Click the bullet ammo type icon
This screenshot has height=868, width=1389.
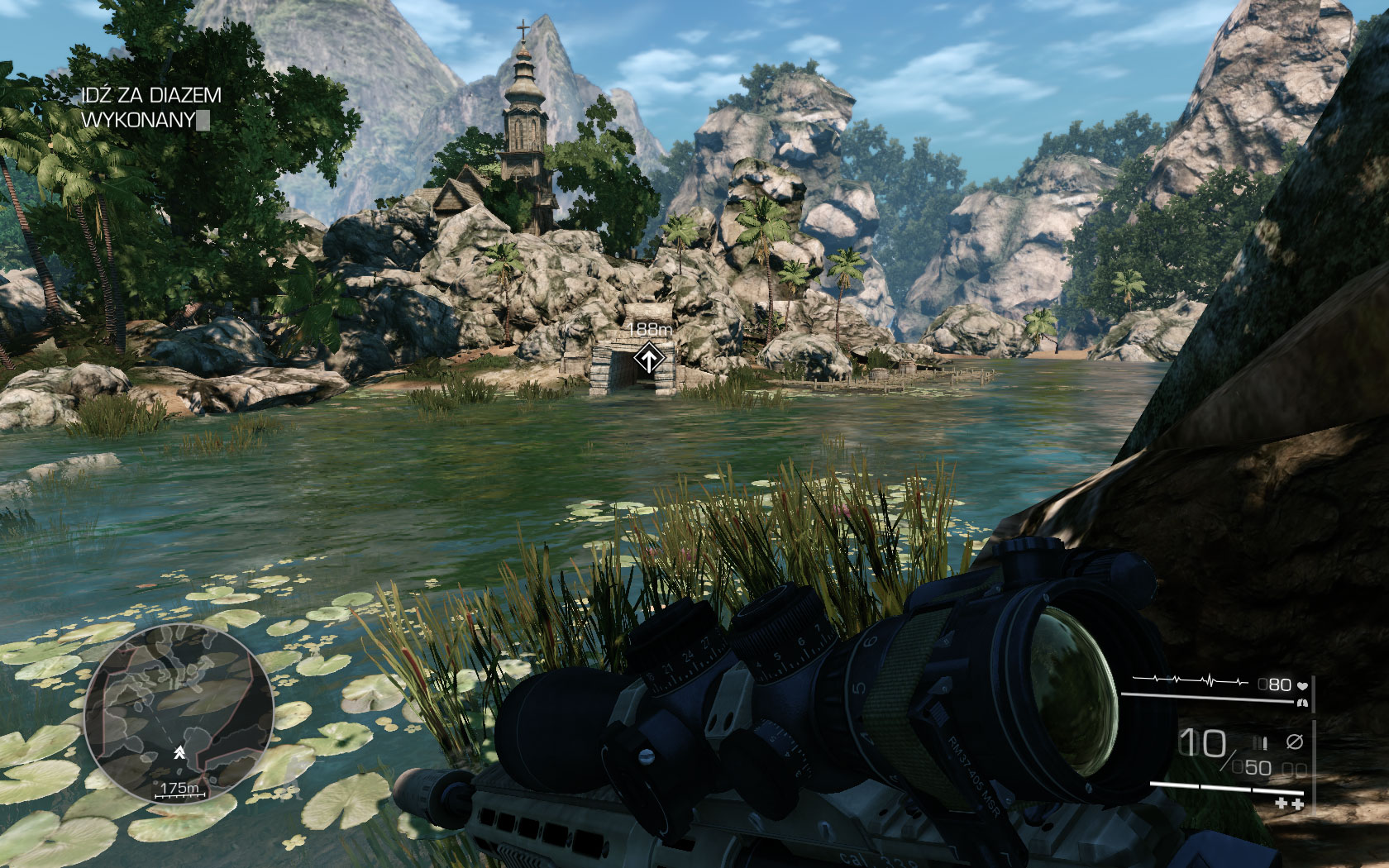click(x=1262, y=742)
